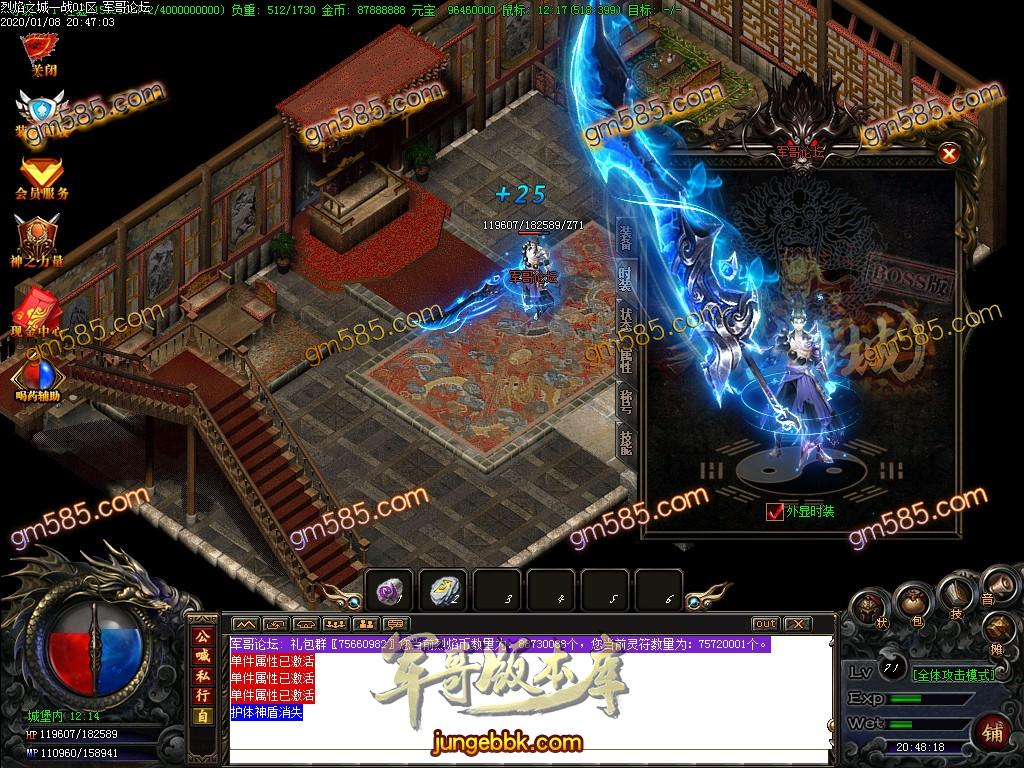Click the red 关闭 icon
The image size is (1024, 768).
[40, 52]
